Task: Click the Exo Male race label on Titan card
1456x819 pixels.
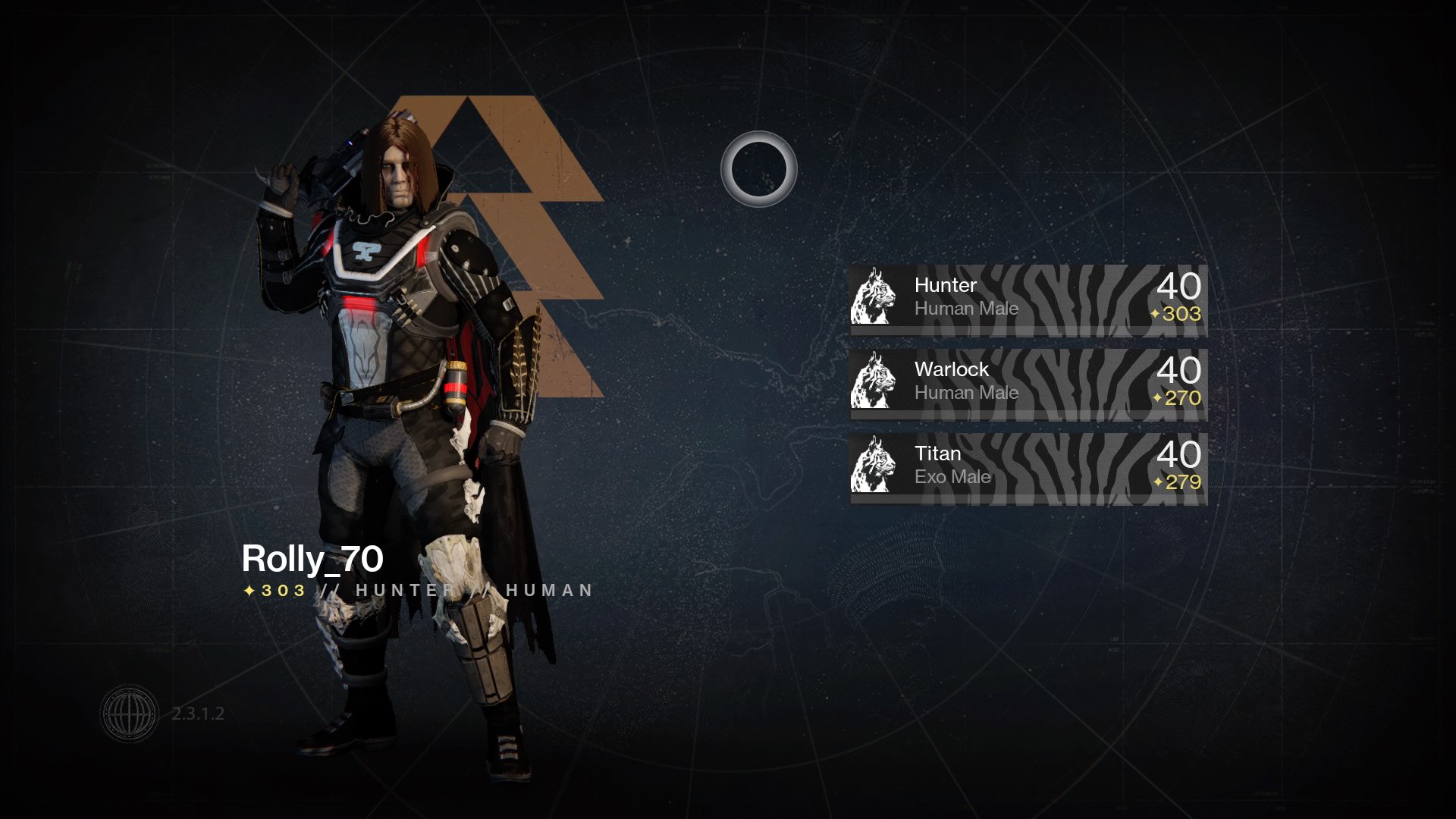Action: coord(952,477)
